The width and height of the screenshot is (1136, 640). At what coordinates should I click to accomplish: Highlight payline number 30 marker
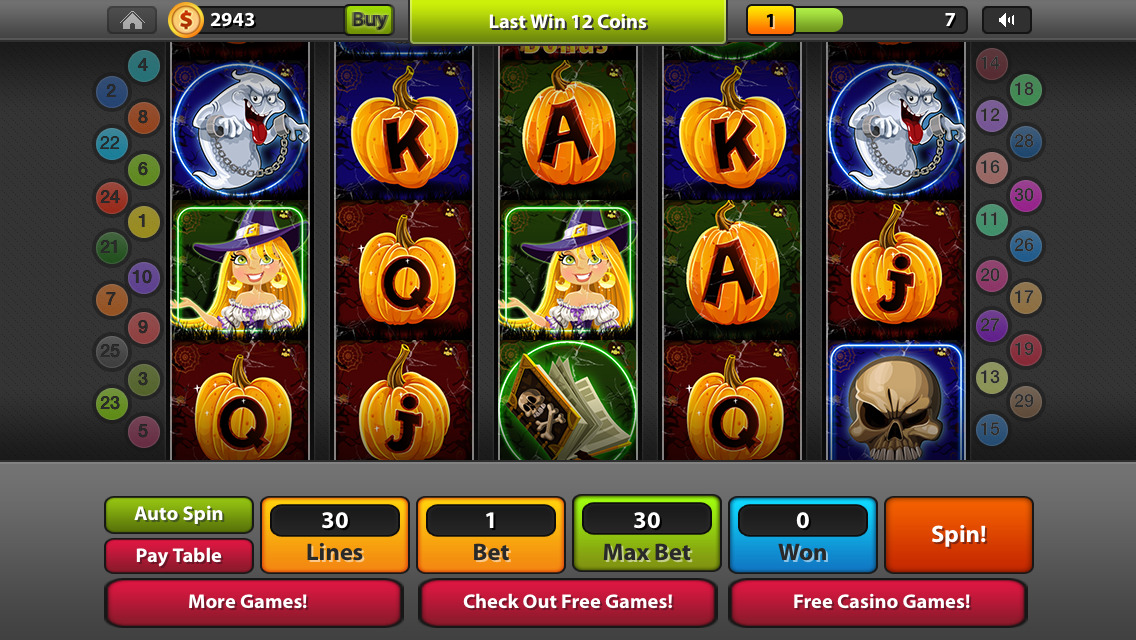(x=1024, y=195)
